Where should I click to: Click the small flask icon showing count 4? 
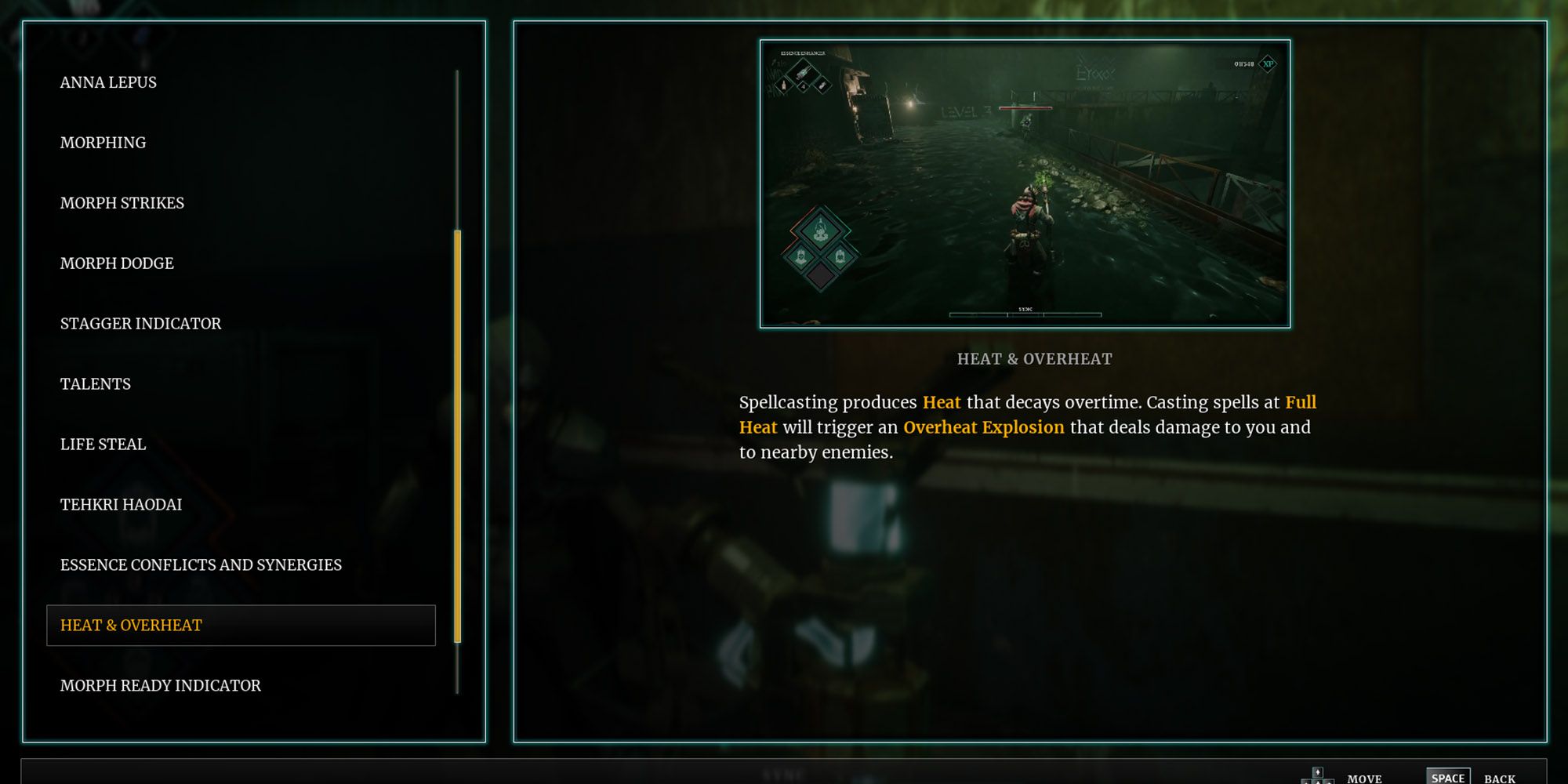[804, 86]
